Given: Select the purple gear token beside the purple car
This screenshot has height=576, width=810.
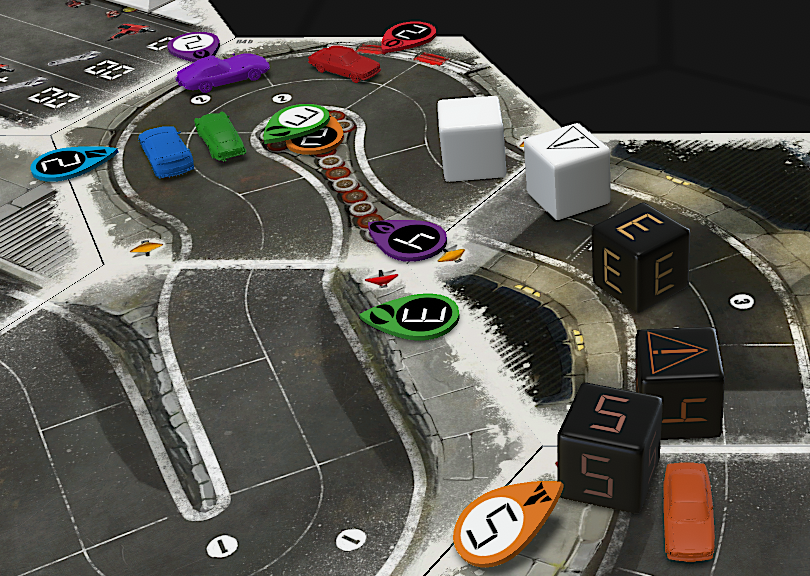Looking at the screenshot, I should (194, 43).
